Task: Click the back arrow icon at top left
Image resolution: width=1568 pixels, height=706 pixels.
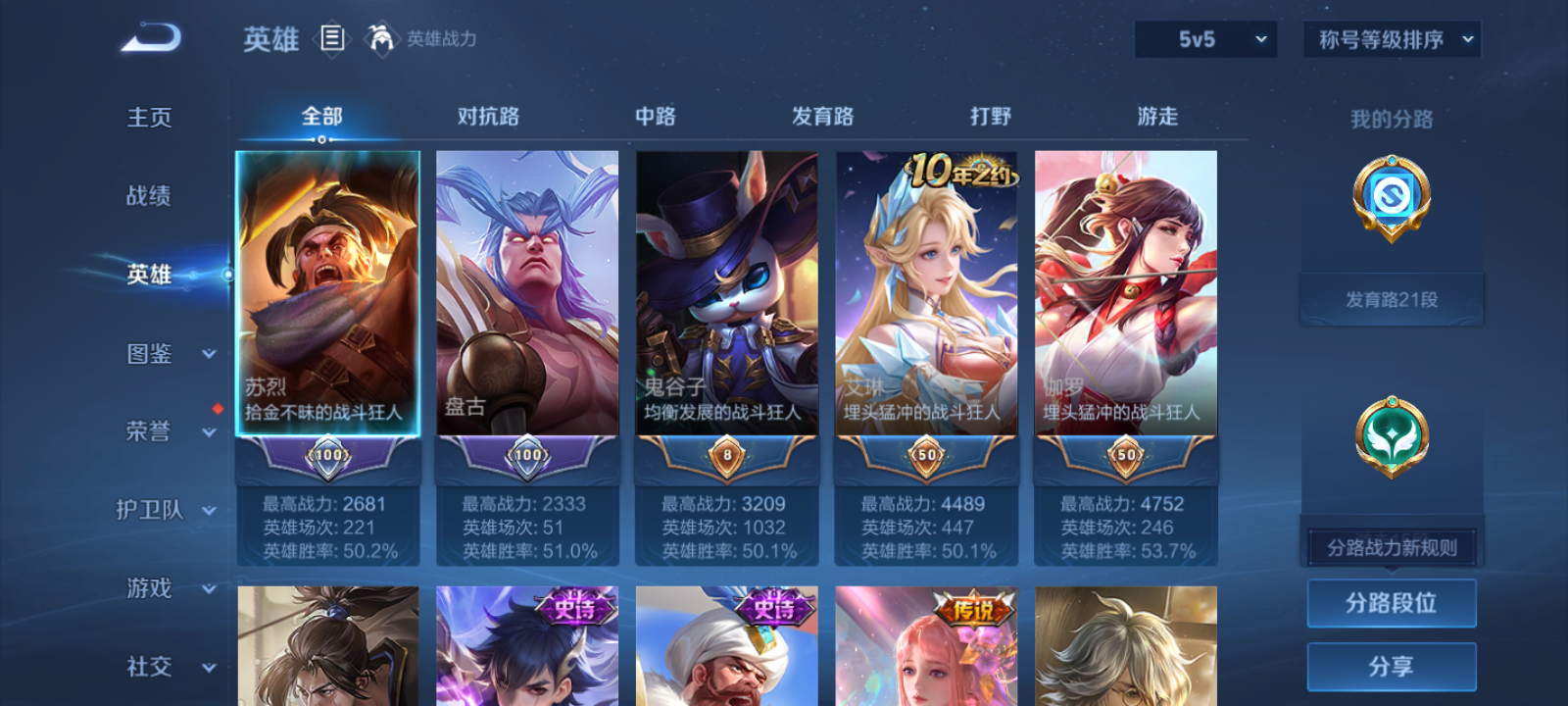Action: pos(149,38)
